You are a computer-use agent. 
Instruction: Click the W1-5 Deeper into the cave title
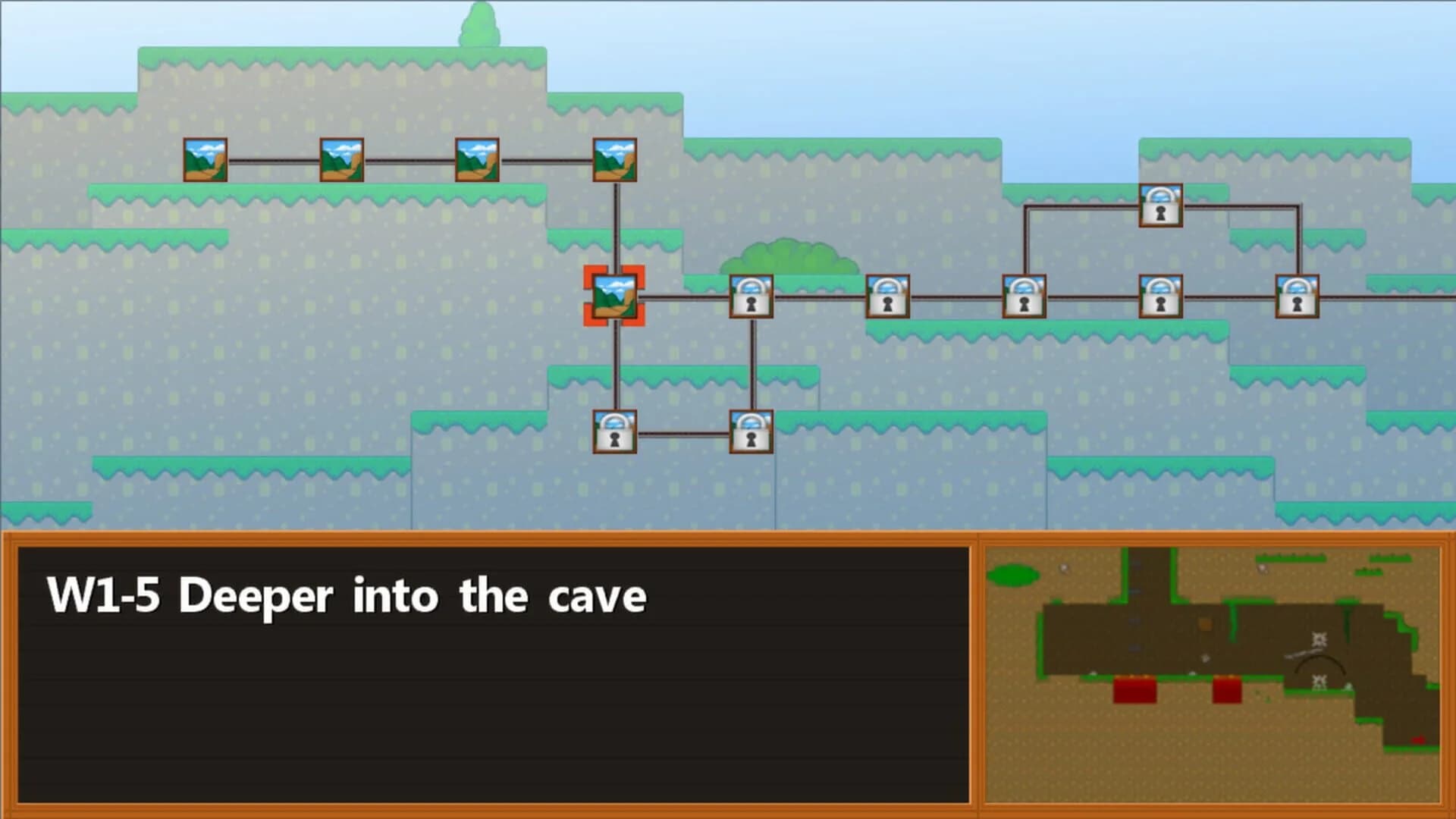pyautogui.click(x=345, y=597)
